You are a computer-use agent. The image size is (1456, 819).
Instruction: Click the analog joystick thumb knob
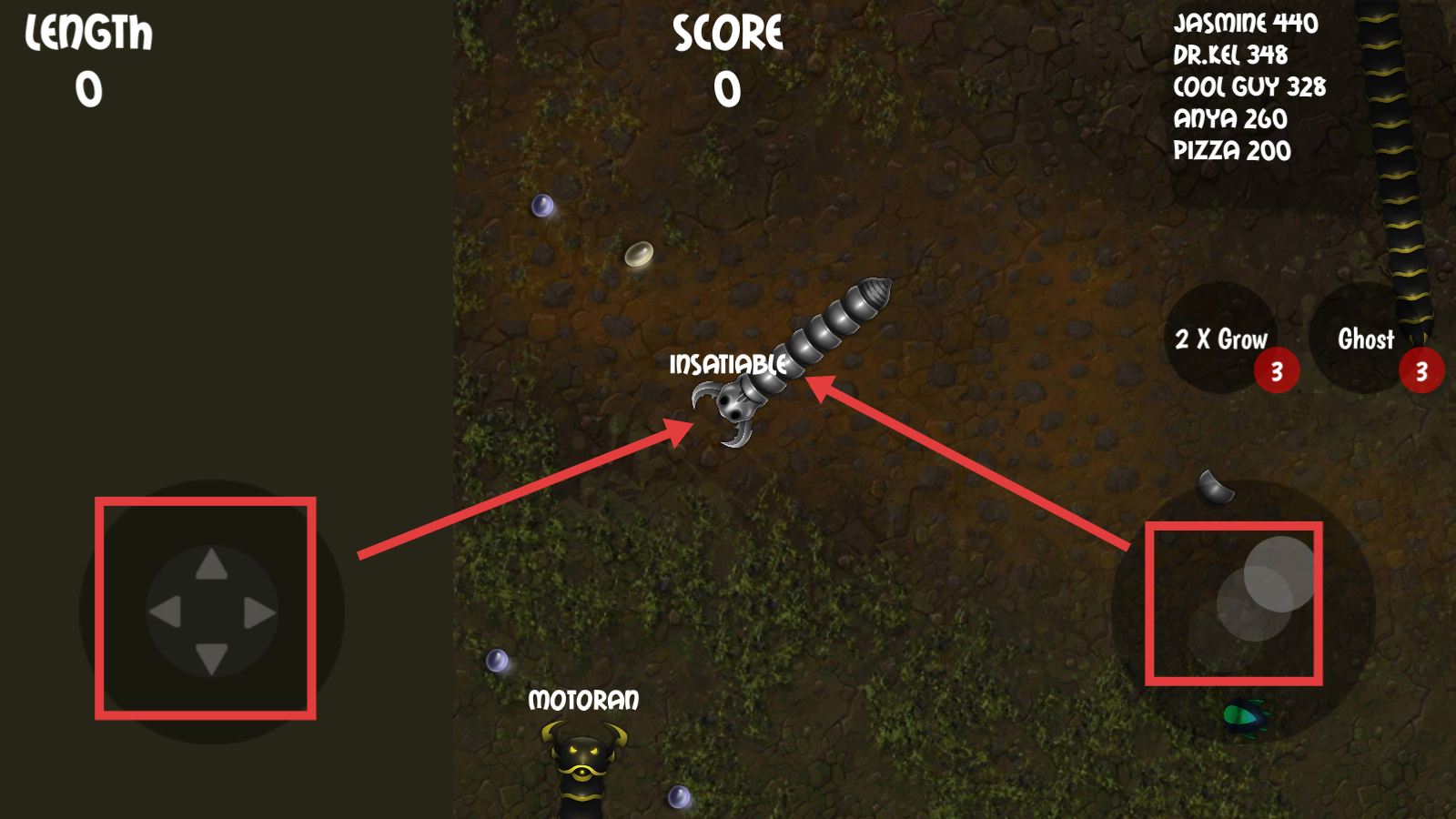[1279, 573]
